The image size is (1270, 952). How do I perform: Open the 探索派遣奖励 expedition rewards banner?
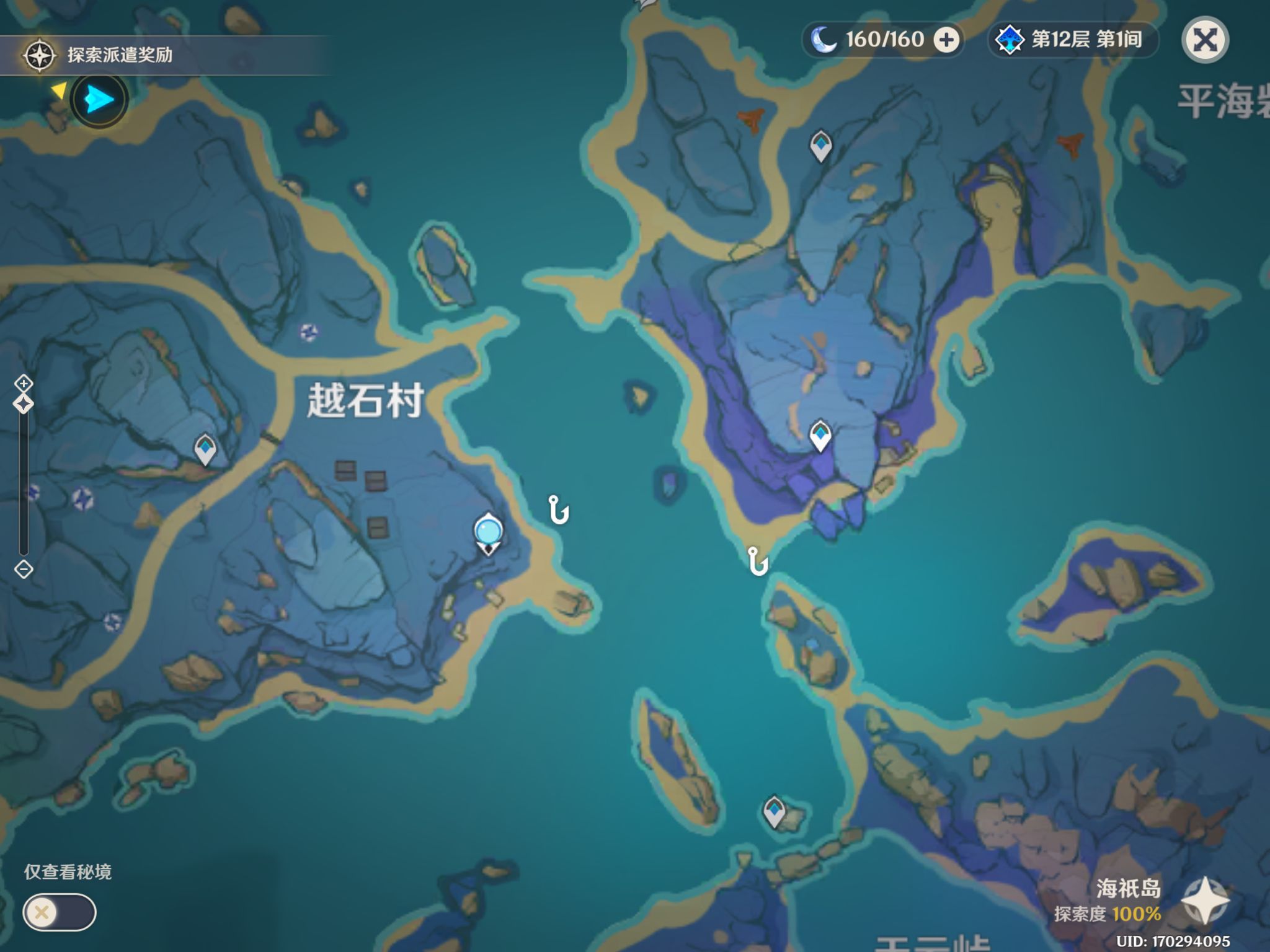tap(119, 55)
